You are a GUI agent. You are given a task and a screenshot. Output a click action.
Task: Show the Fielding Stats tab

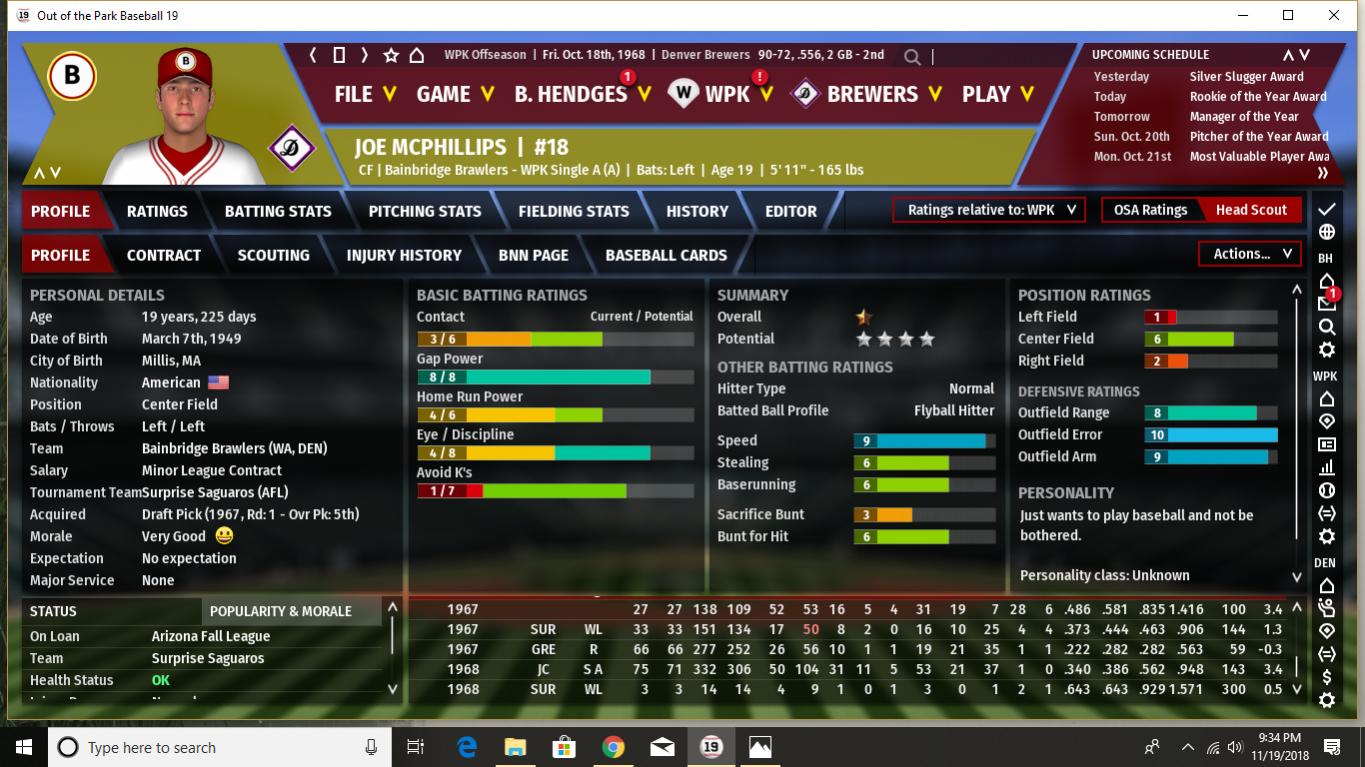coord(573,211)
